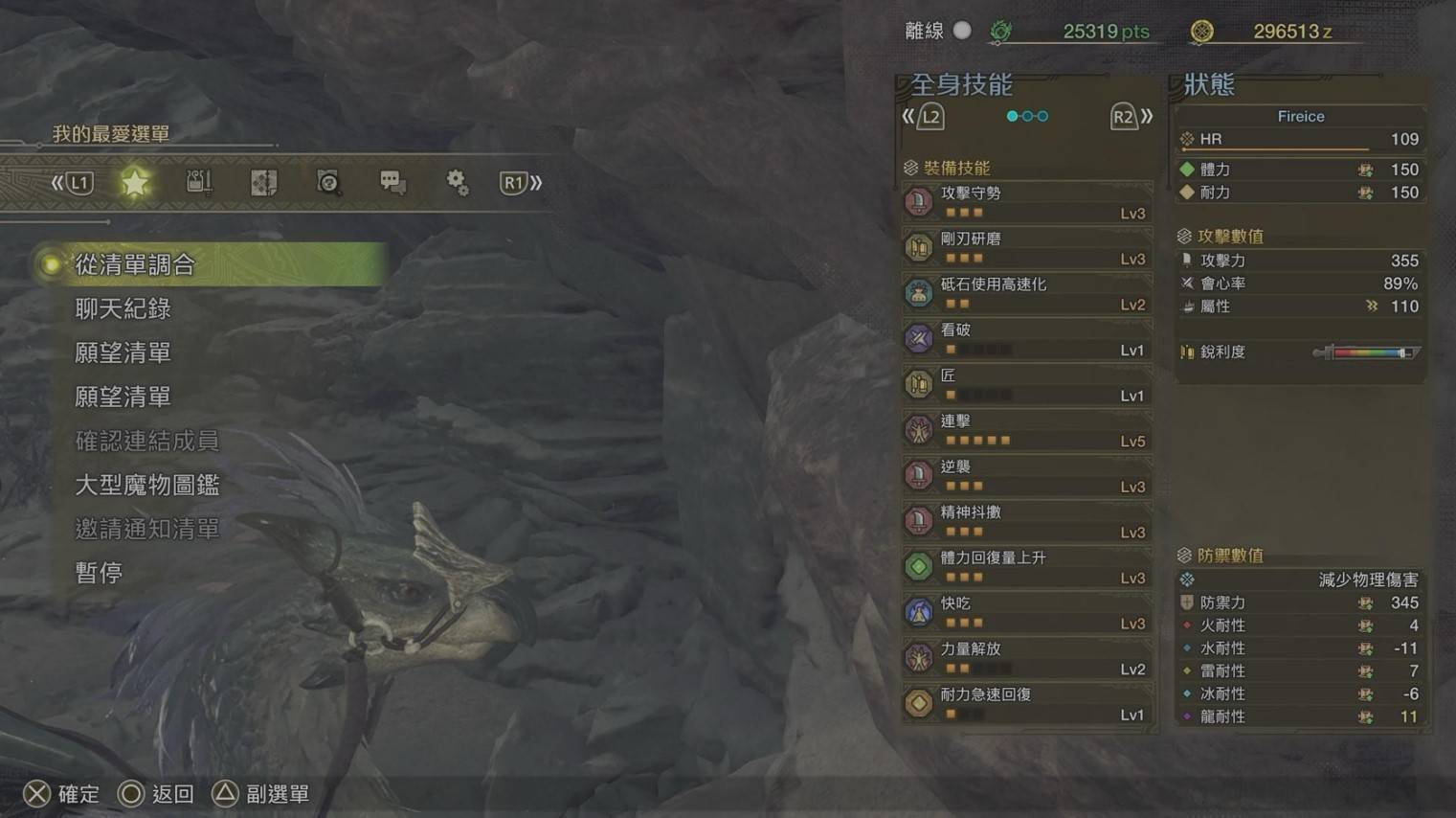Select the first skill page dot
This screenshot has height=818, width=1456.
click(1011, 115)
